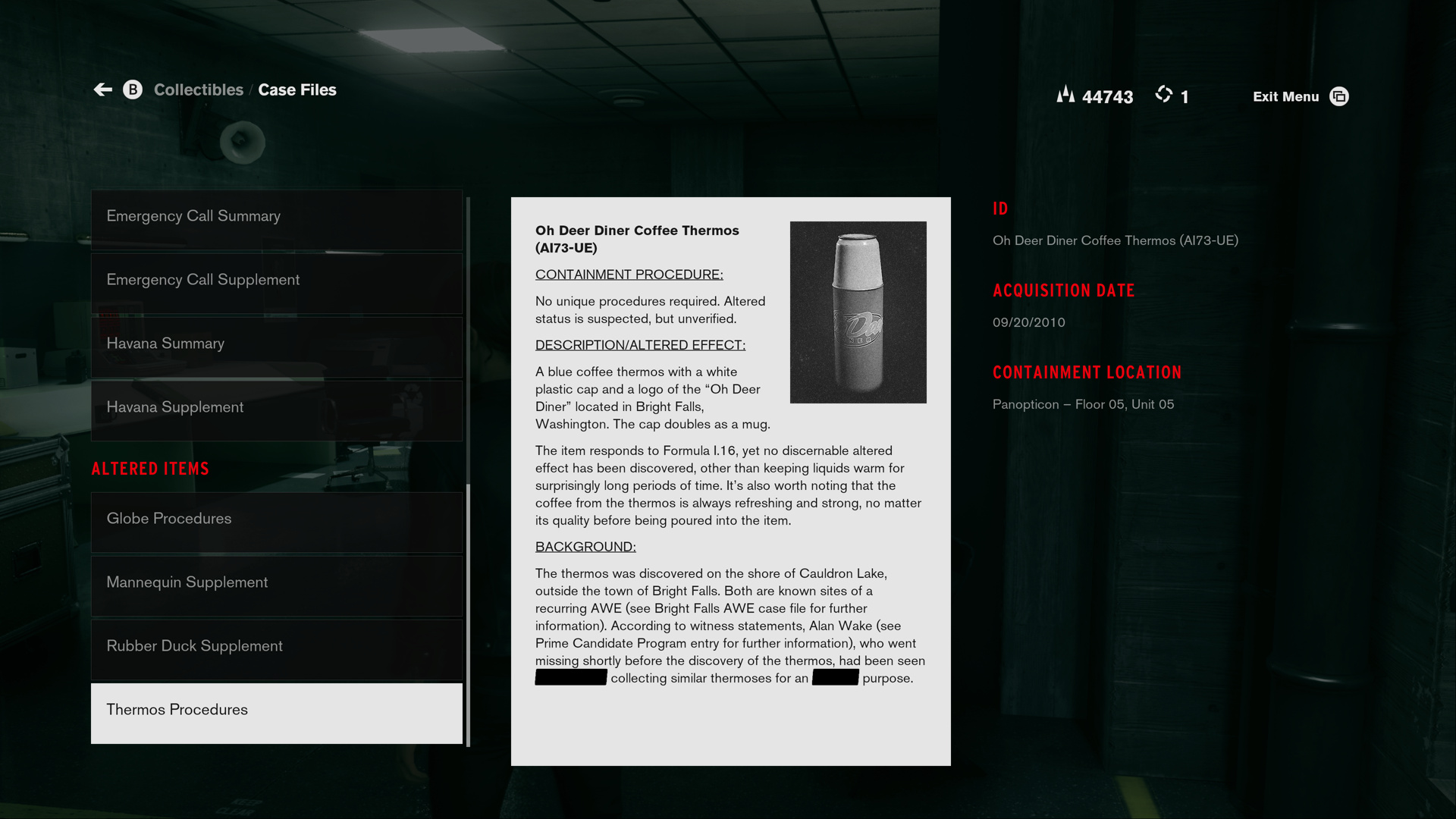The image size is (1456, 819).
Task: View the Globe Procedures file
Action: point(277,519)
